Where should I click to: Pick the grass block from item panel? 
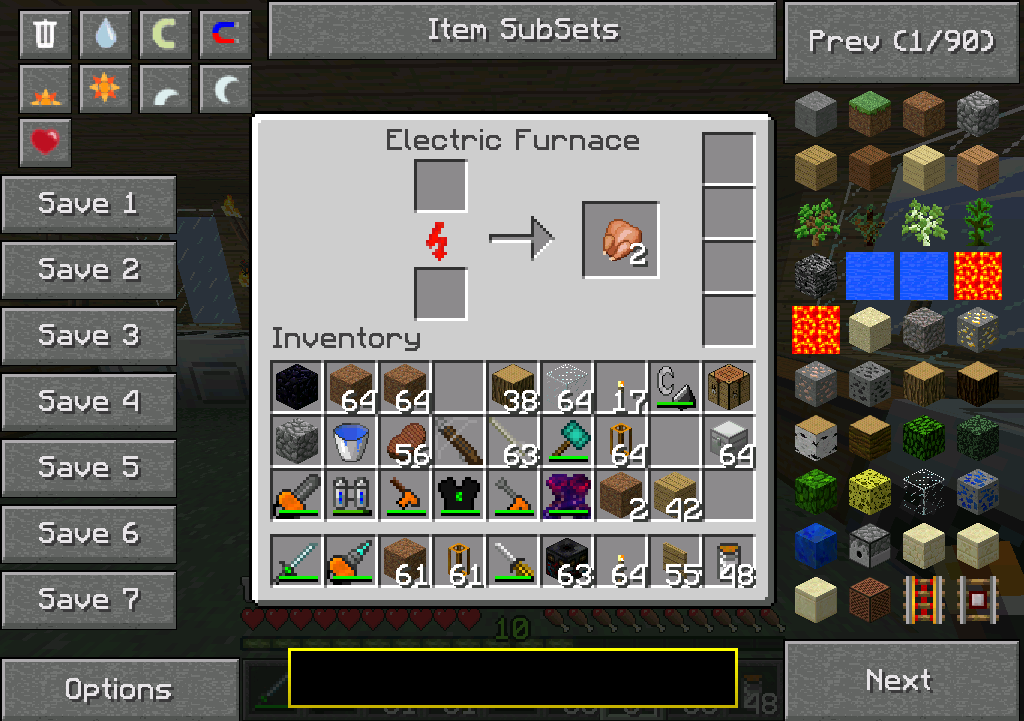coord(869,113)
